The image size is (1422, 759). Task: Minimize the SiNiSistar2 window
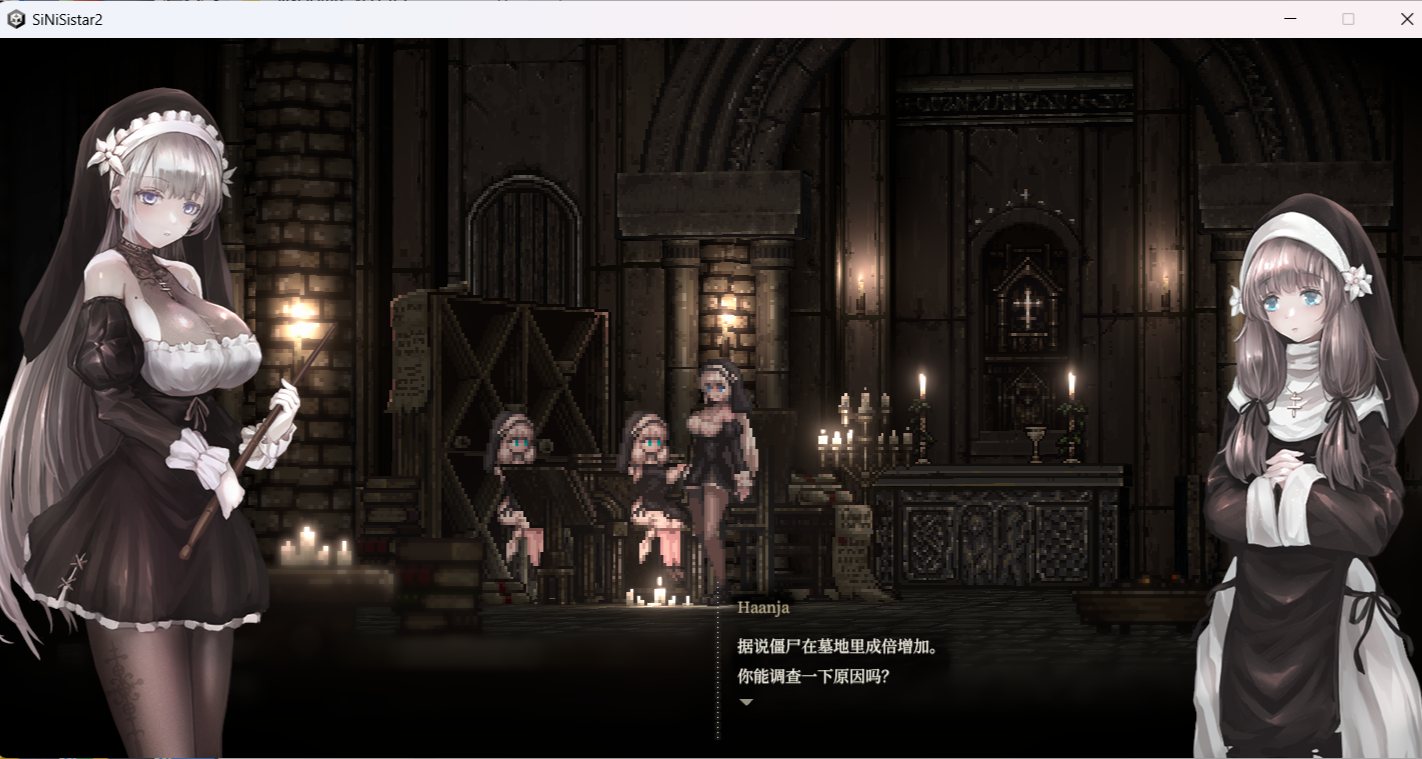[x=1290, y=18]
